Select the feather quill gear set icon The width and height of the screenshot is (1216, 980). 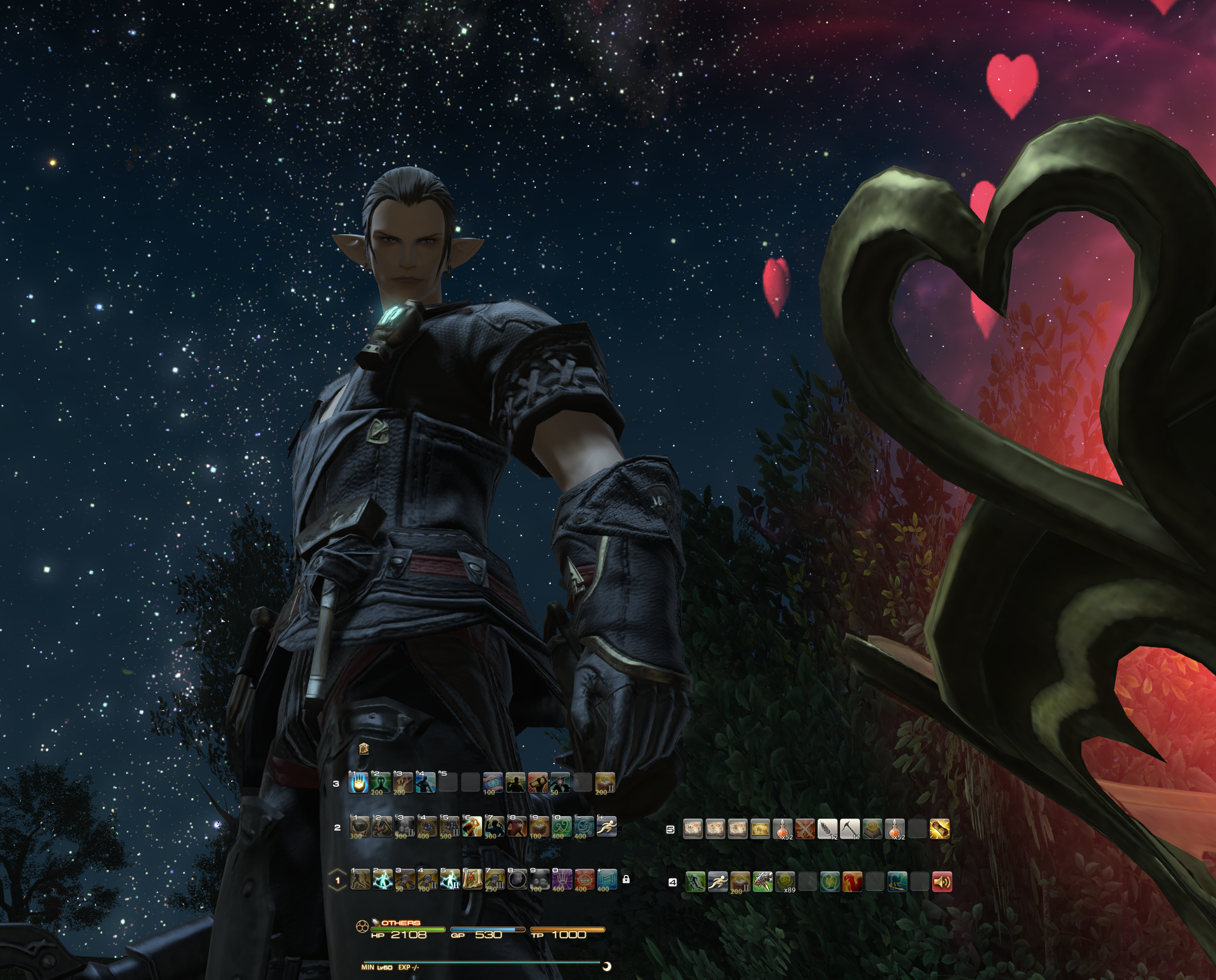827,829
